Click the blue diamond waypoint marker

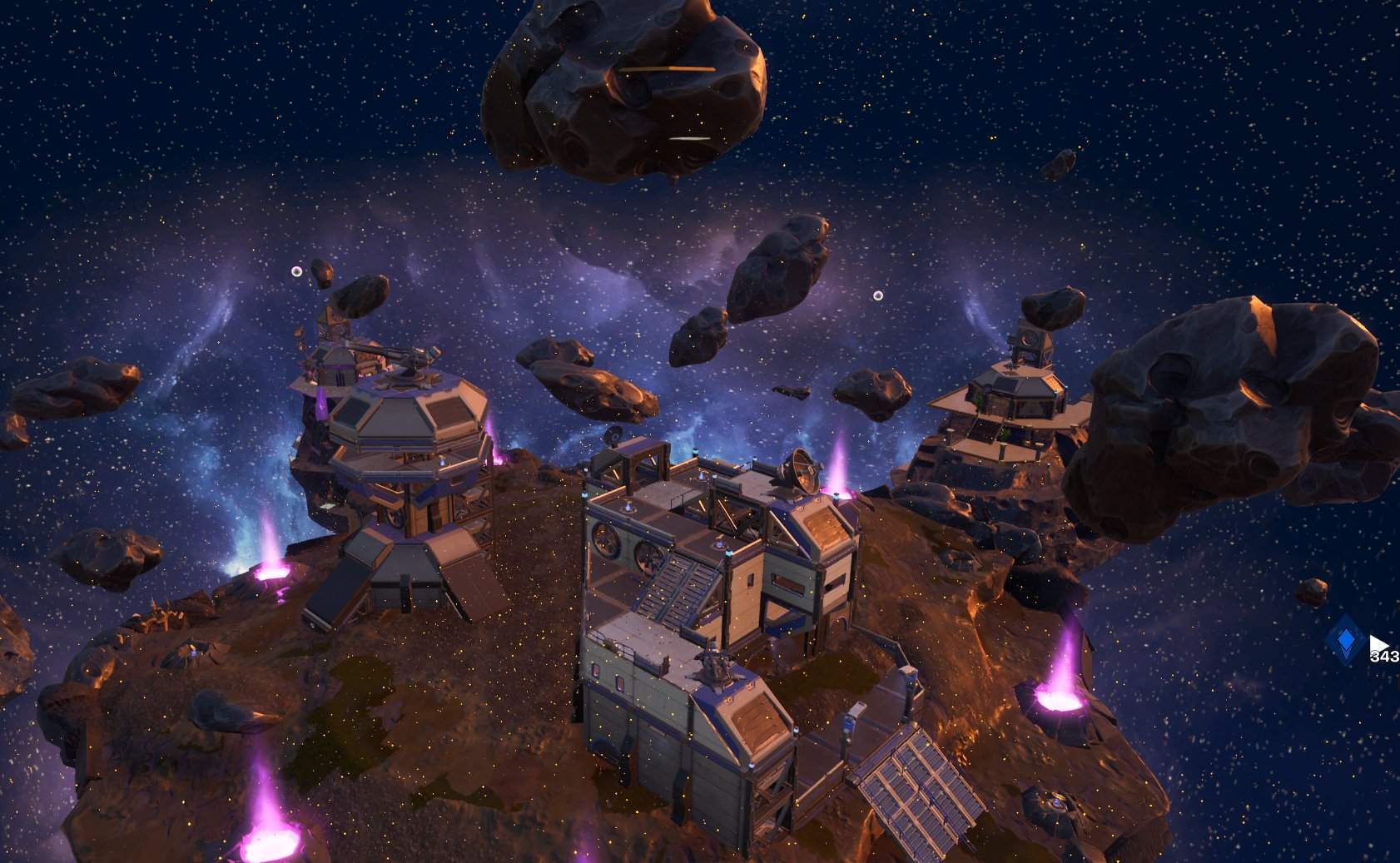click(x=1344, y=640)
